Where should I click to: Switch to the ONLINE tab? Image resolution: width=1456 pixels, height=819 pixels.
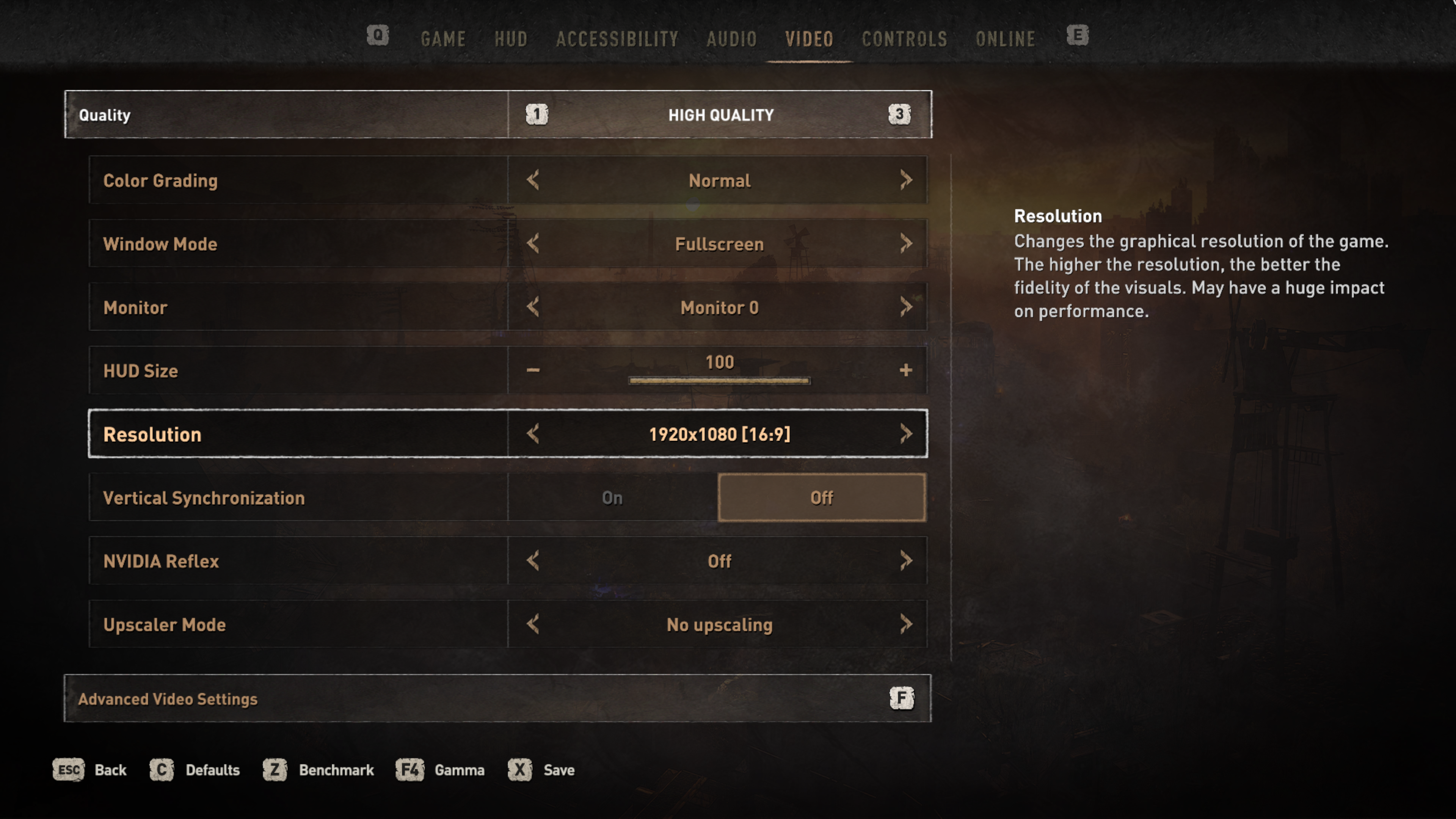click(x=1006, y=39)
